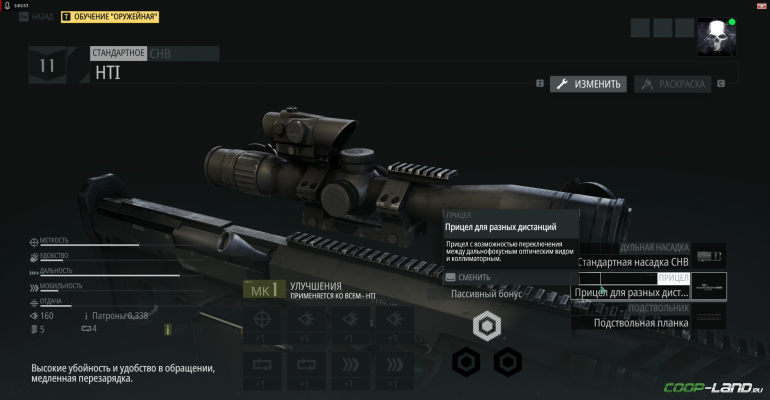This screenshot has width=770, height=400.
Task: Choose the Подствольная планка underbarrel slot
Action: pos(639,322)
